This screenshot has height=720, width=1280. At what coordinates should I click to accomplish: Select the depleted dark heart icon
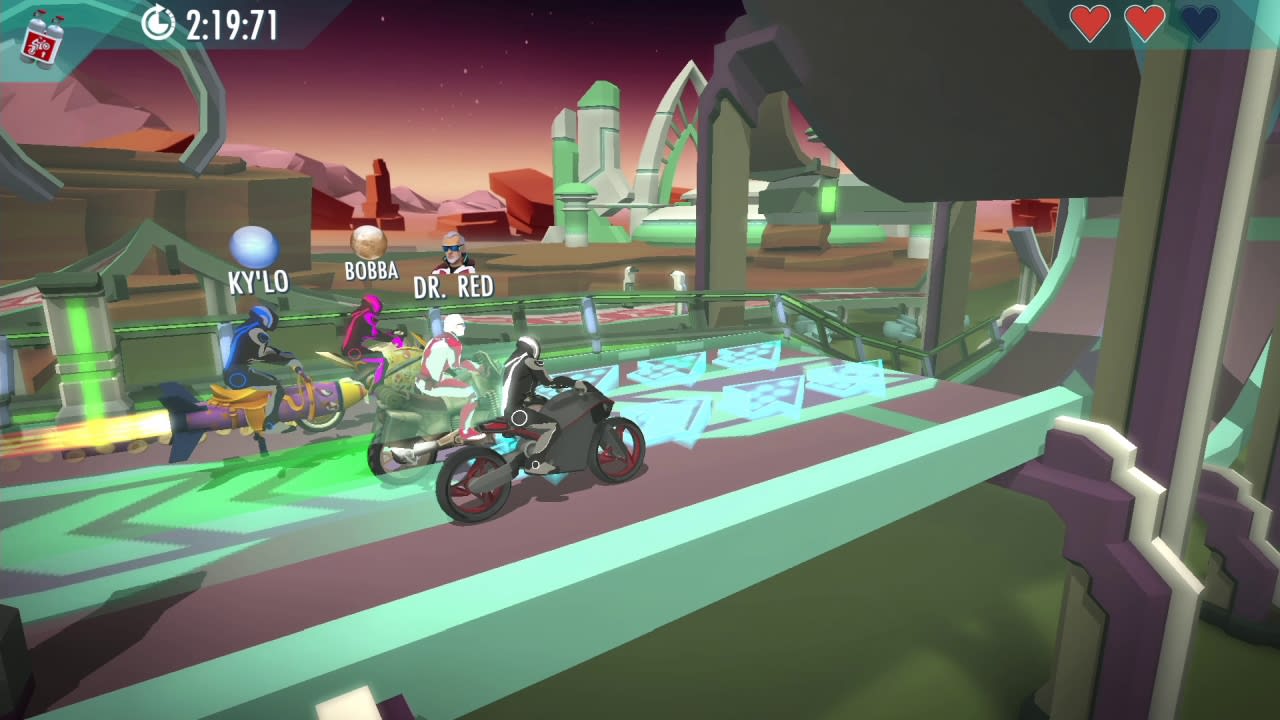(1197, 22)
